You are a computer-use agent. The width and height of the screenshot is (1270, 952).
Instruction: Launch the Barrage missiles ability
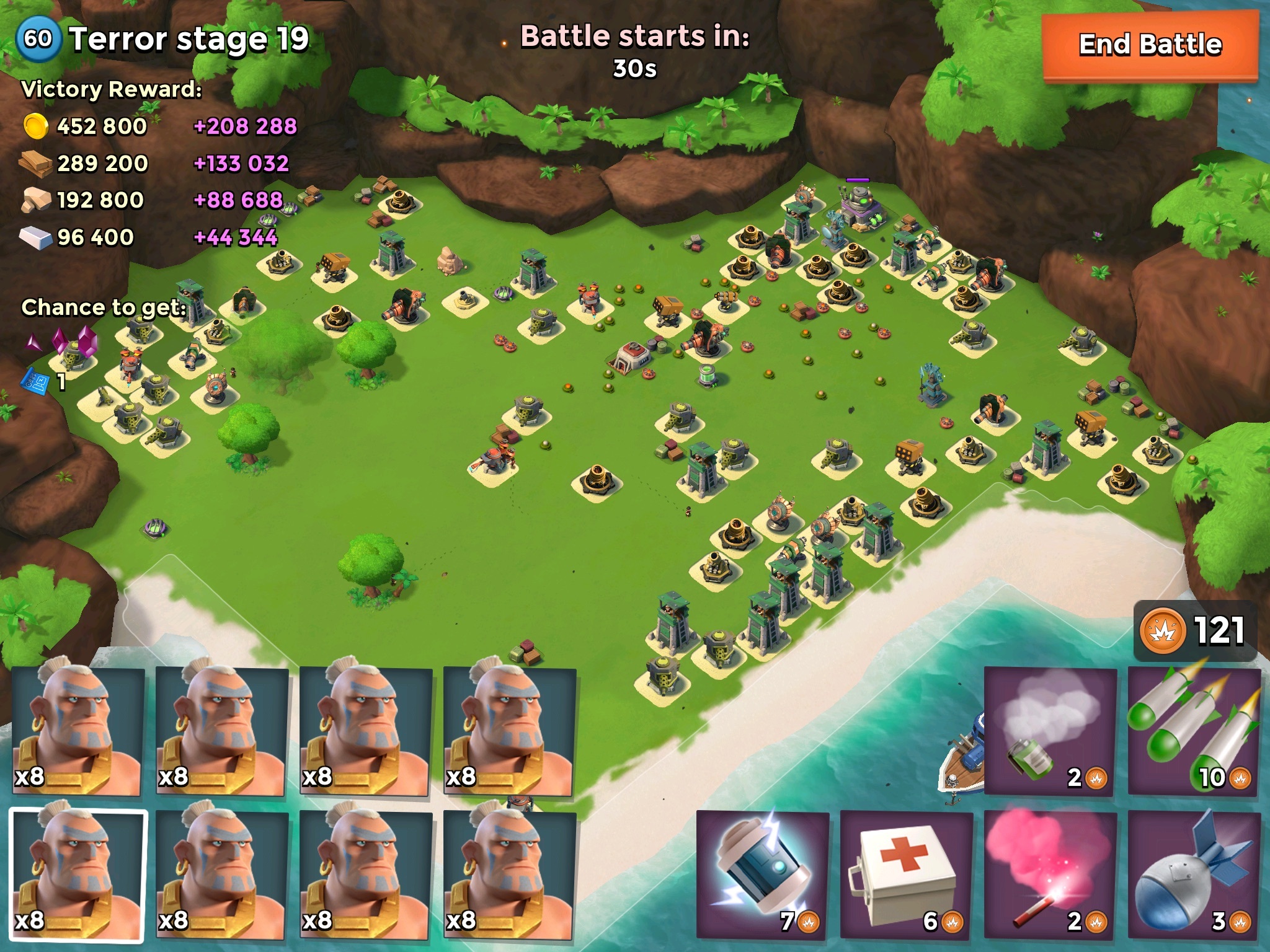[1193, 731]
